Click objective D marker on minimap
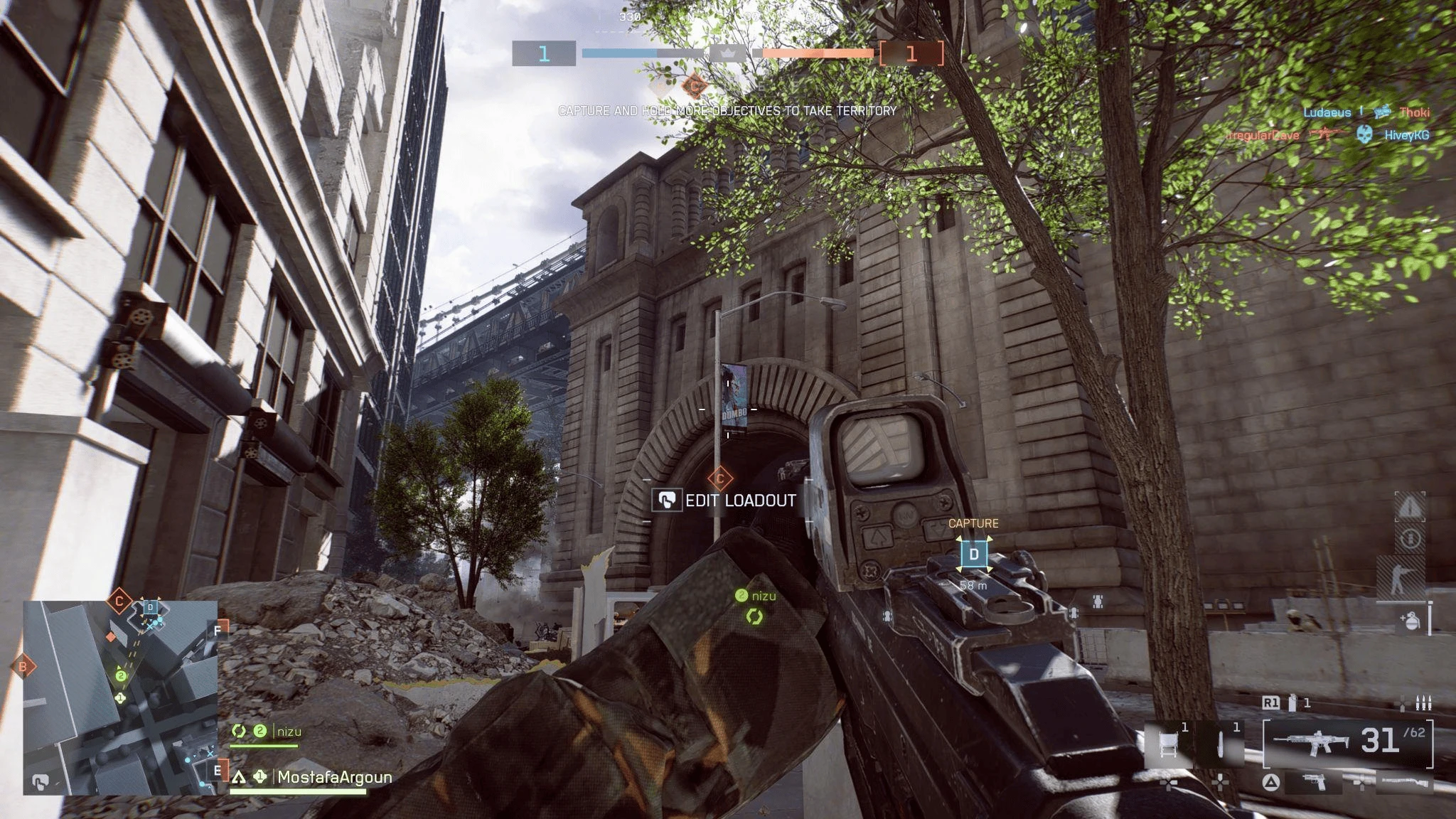This screenshot has height=819, width=1456. tap(151, 607)
